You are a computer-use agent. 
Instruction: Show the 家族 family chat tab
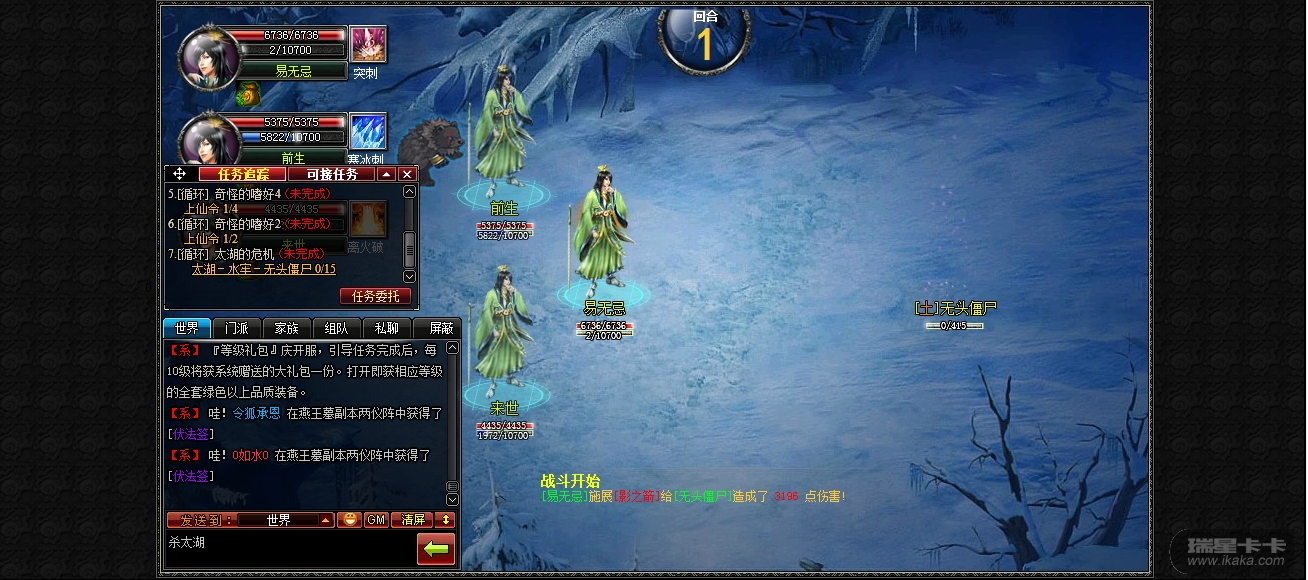point(287,328)
